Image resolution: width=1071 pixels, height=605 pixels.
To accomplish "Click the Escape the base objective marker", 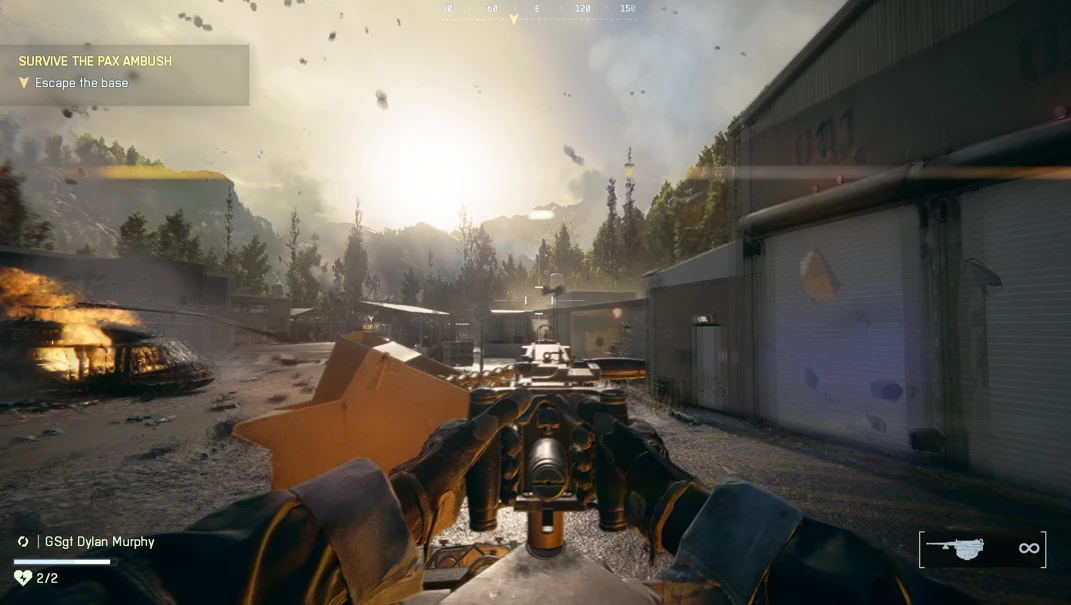I will coord(24,83).
